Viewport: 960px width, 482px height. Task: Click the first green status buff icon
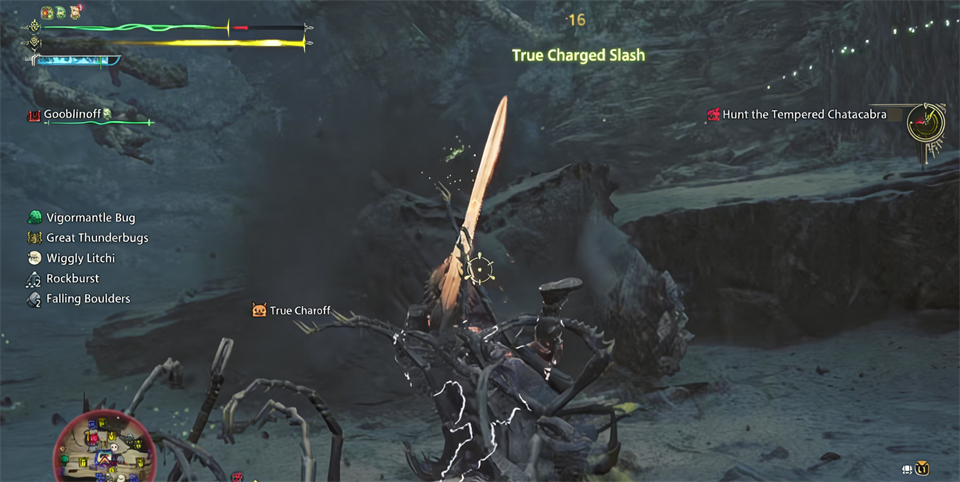[x=47, y=12]
